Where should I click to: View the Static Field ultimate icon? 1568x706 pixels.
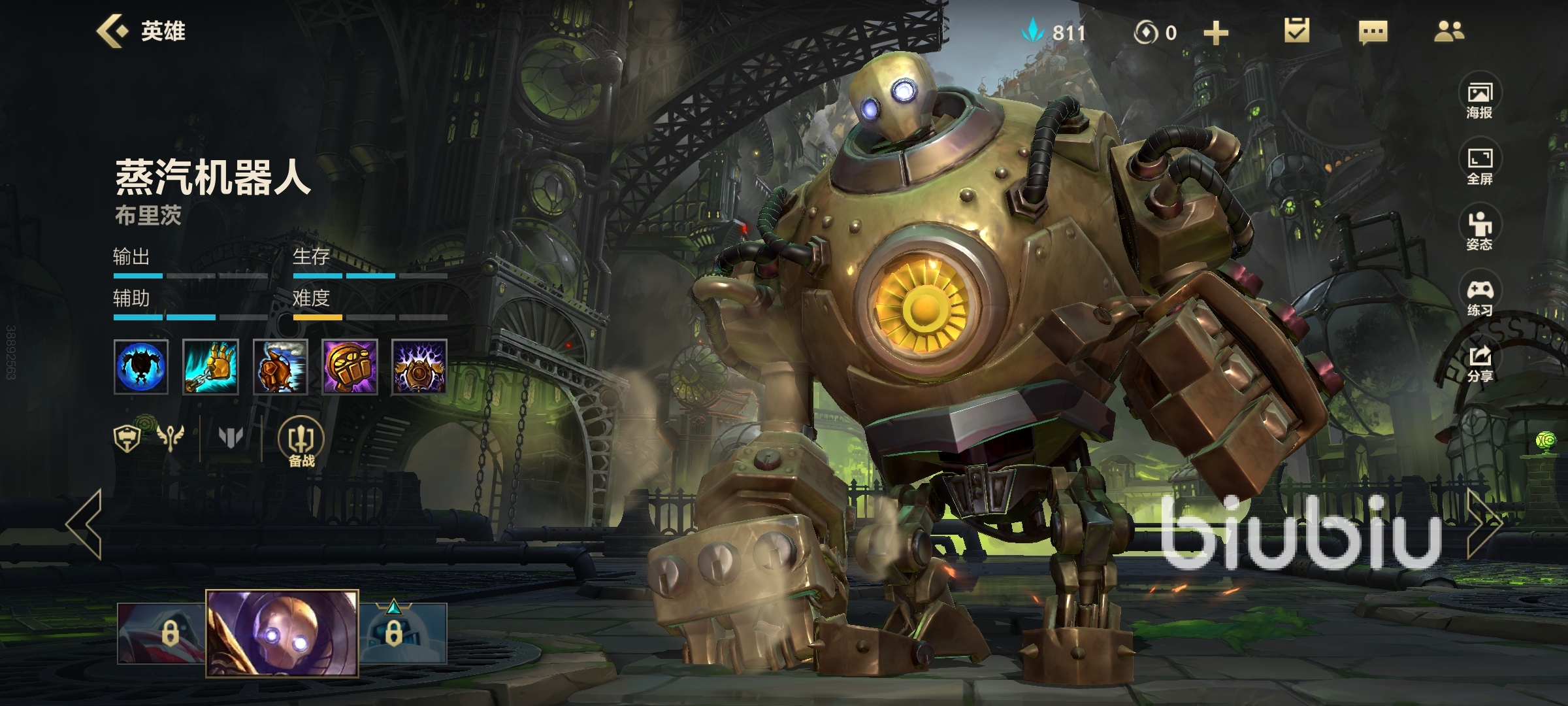[419, 366]
